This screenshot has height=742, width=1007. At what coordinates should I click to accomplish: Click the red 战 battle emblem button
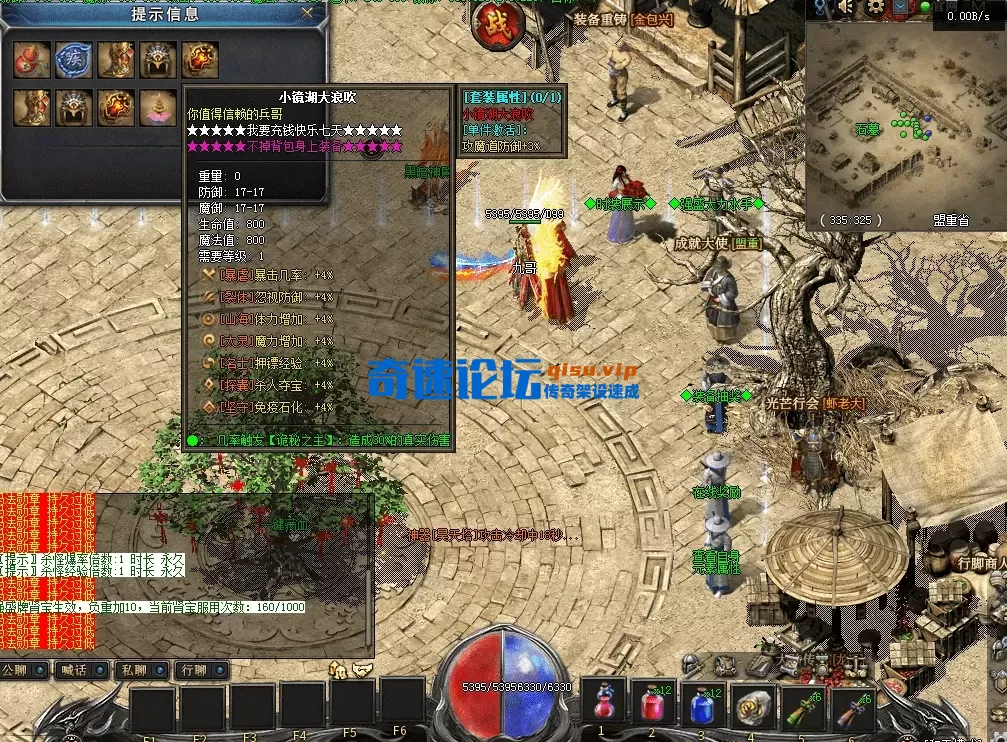[x=493, y=26]
